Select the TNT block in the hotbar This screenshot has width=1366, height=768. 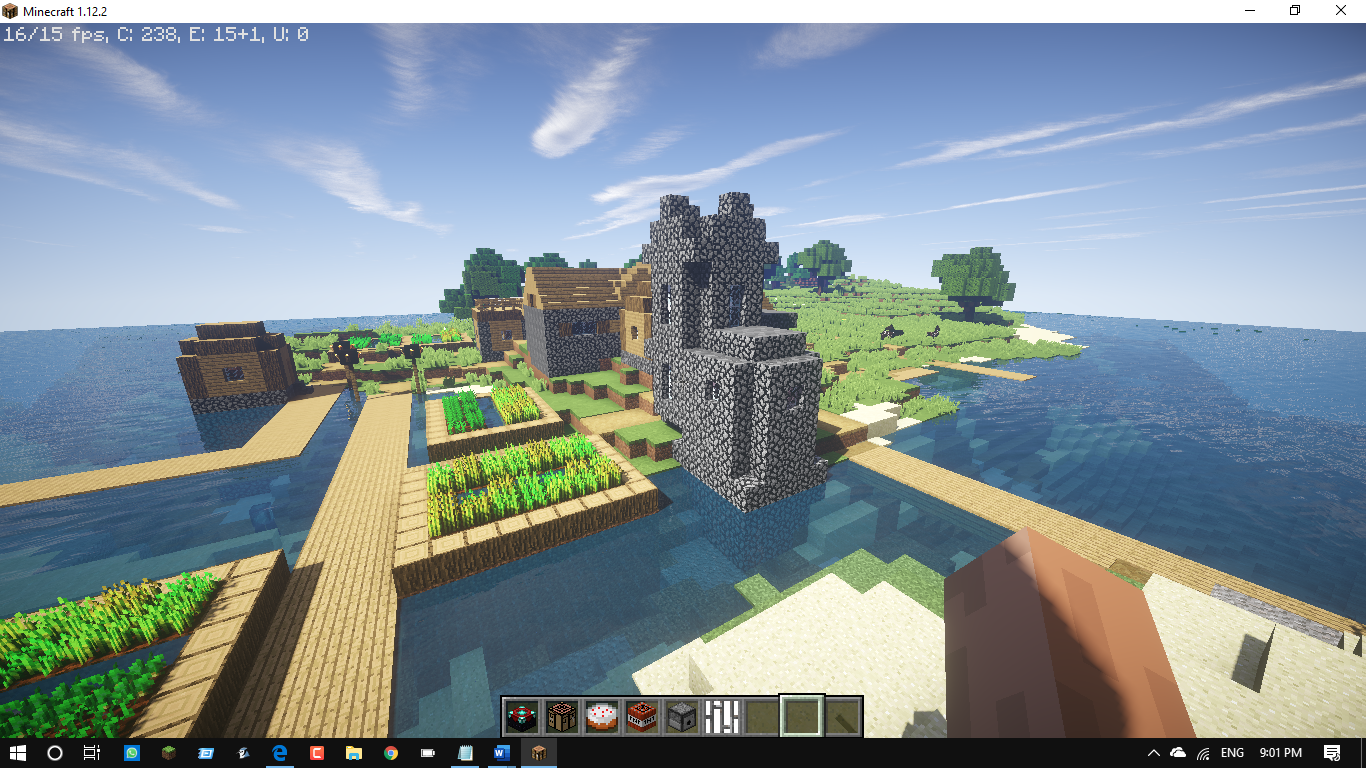tap(641, 713)
